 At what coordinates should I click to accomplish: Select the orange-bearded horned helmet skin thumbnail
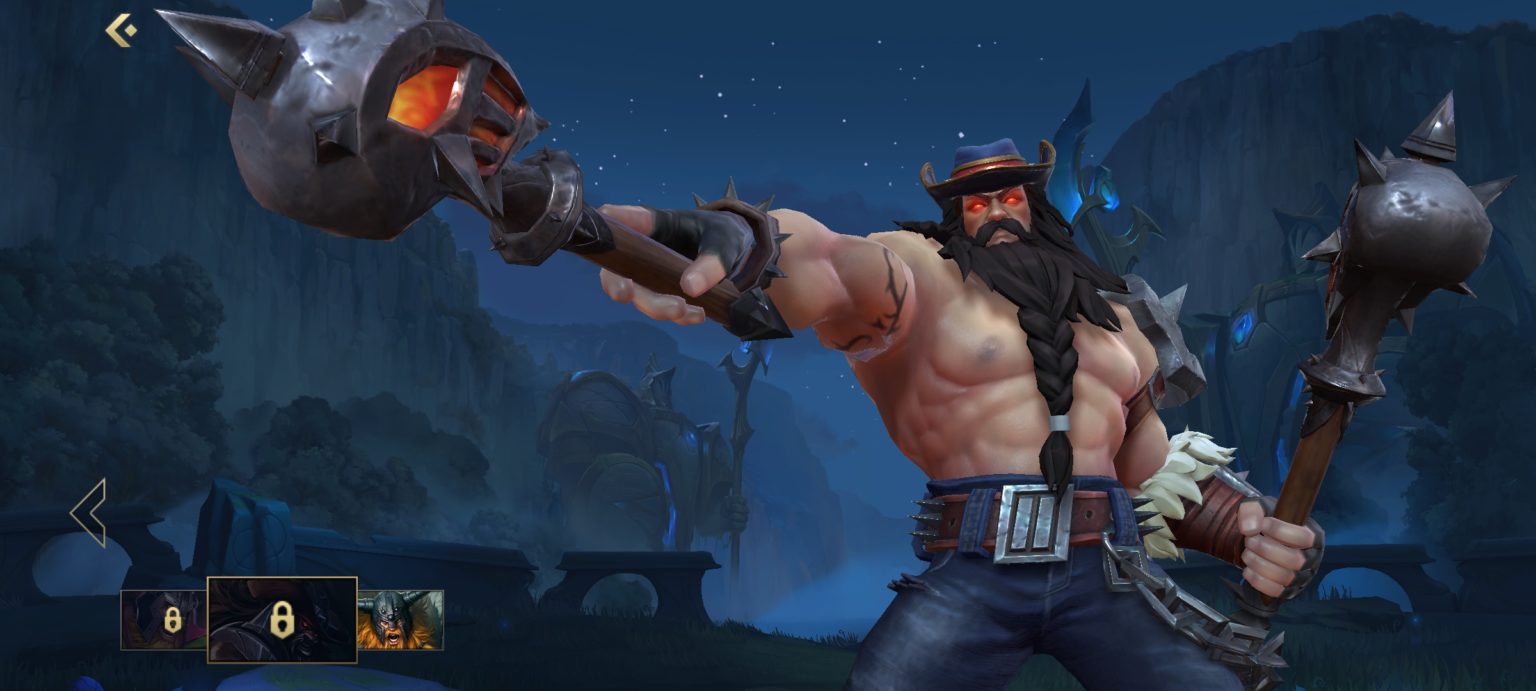click(x=400, y=620)
